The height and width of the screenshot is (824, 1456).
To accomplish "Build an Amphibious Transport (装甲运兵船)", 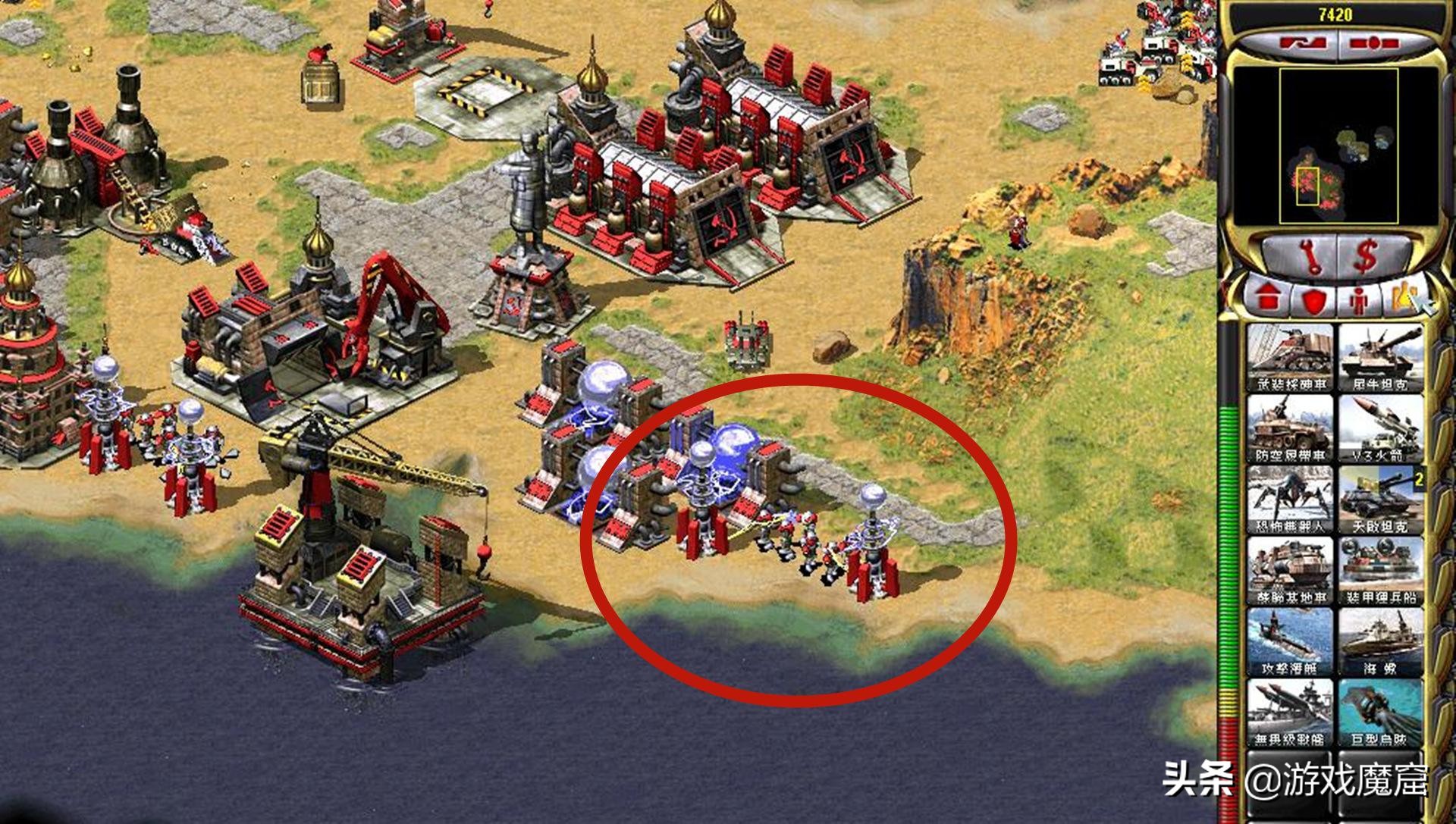I will click(x=1380, y=570).
